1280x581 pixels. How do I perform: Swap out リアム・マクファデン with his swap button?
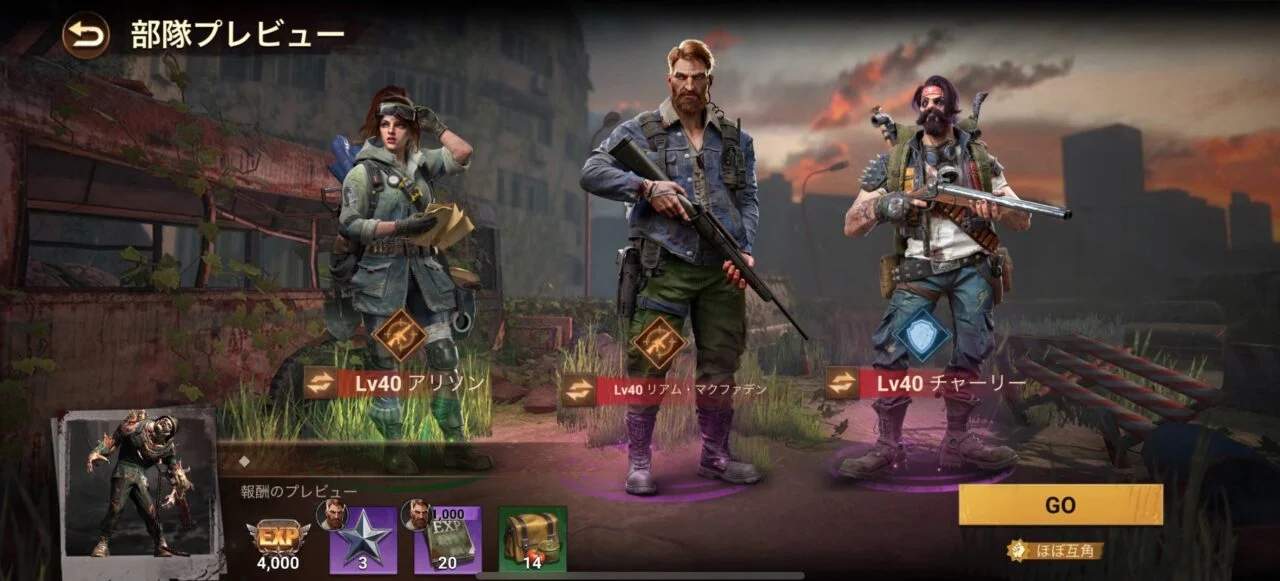coord(578,389)
